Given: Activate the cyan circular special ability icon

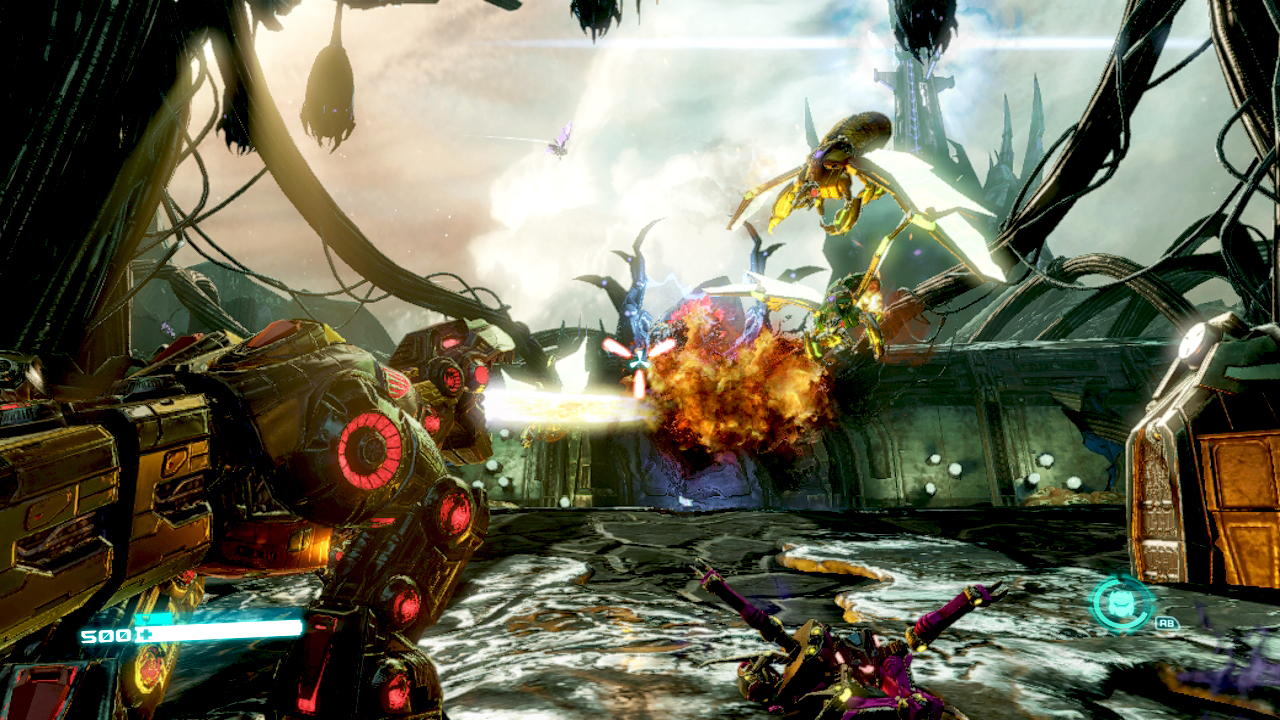Looking at the screenshot, I should pos(1122,603).
